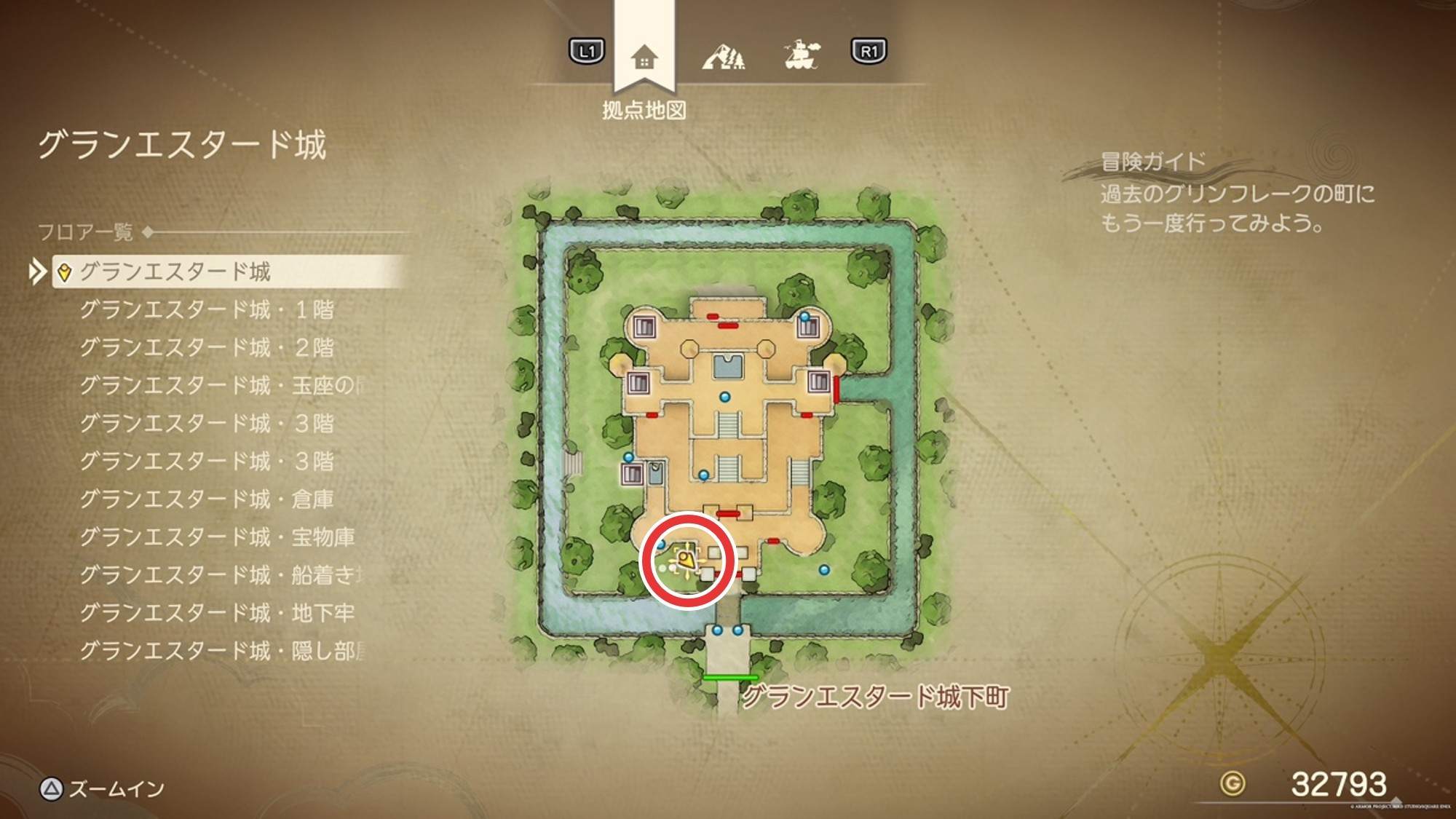Choose the グランエスタード城・1階 floor
The height and width of the screenshot is (819, 1456).
(207, 309)
